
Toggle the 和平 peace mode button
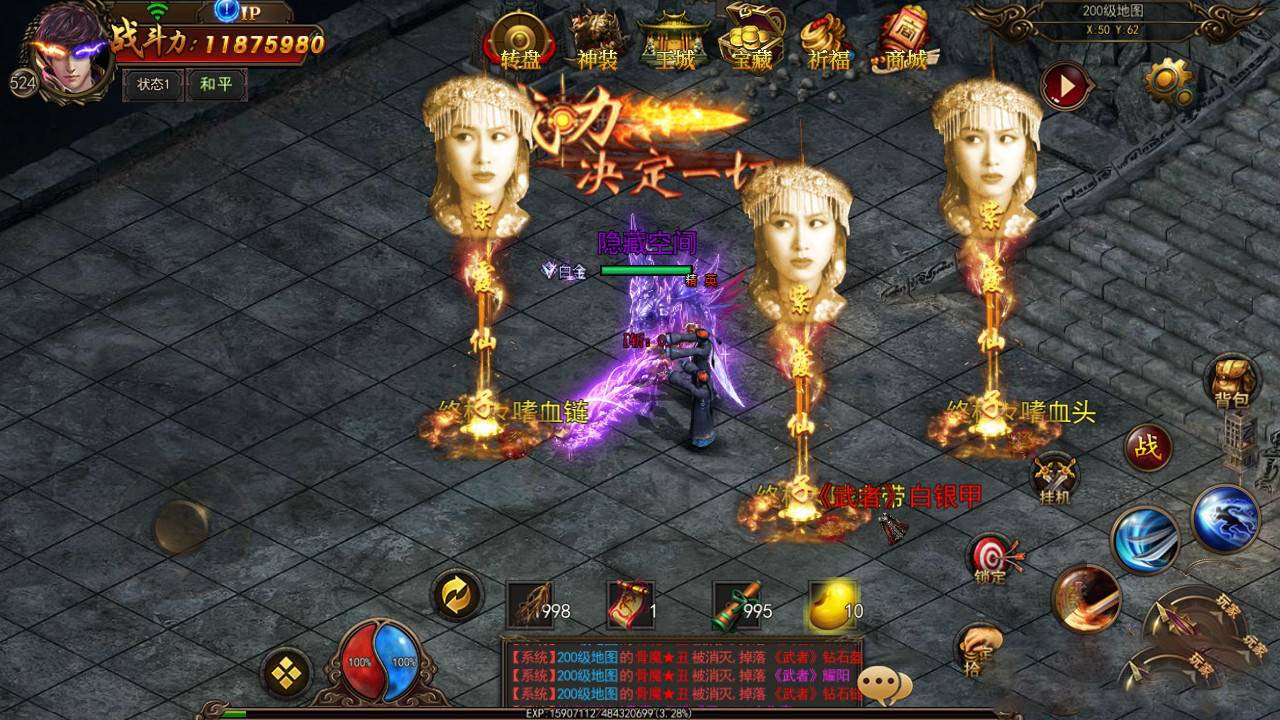pyautogui.click(x=216, y=85)
